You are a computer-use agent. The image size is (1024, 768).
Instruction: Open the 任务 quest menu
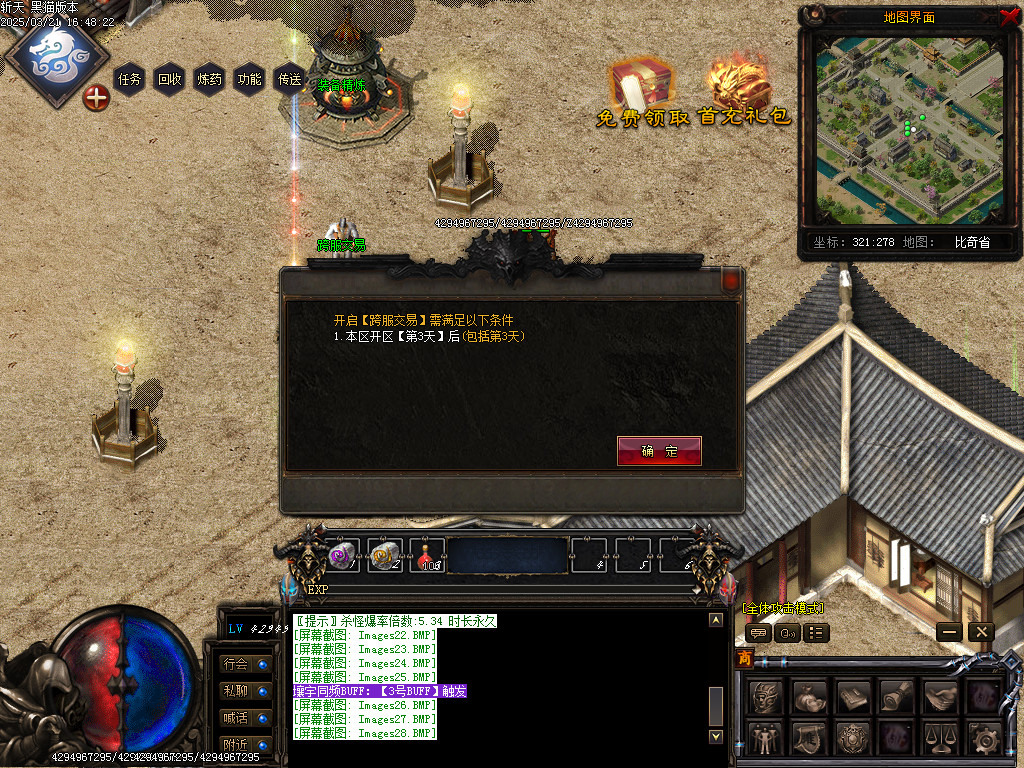click(130, 79)
